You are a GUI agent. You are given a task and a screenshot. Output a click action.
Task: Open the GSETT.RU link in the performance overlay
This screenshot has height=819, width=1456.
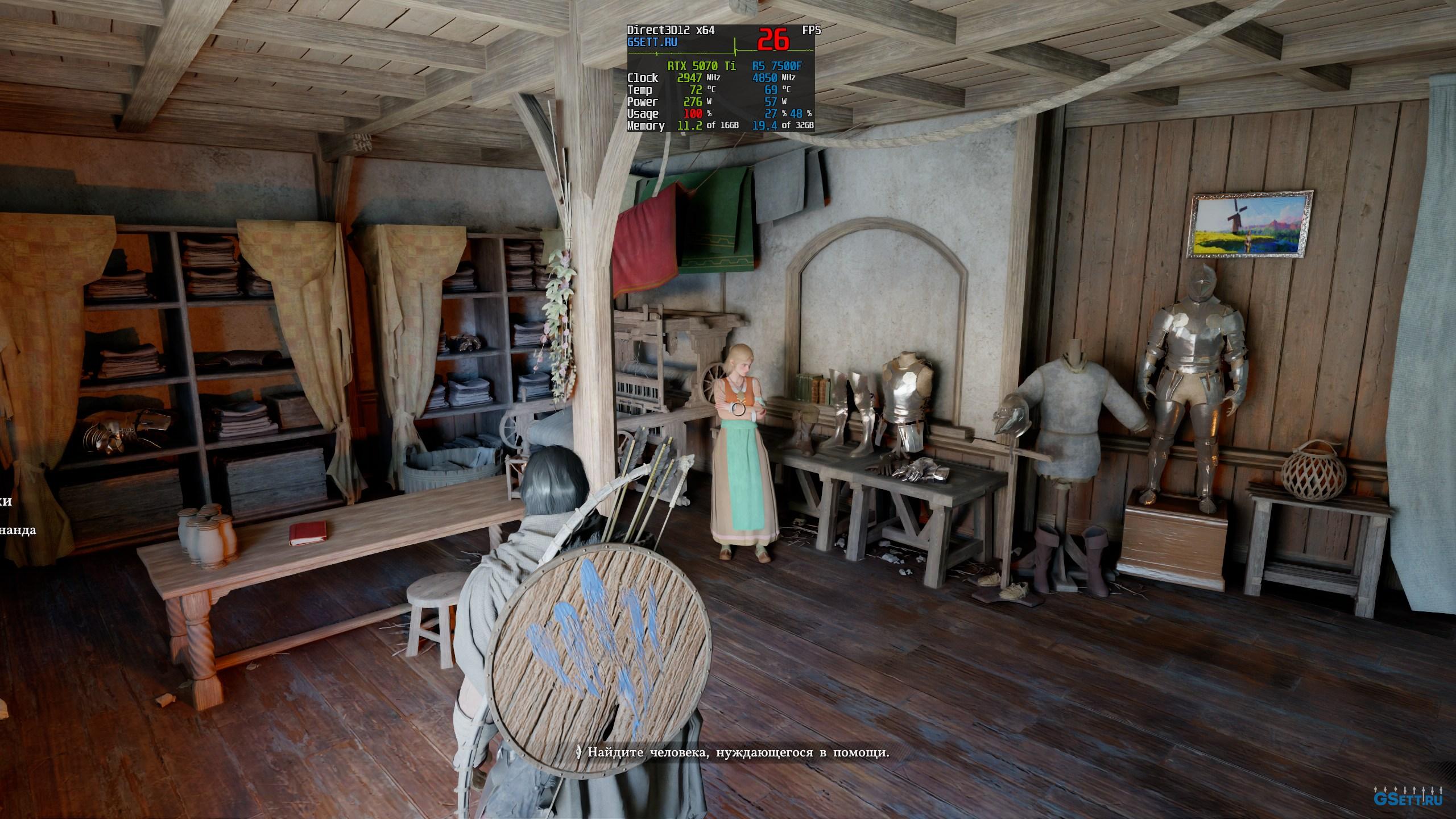pyautogui.click(x=652, y=42)
